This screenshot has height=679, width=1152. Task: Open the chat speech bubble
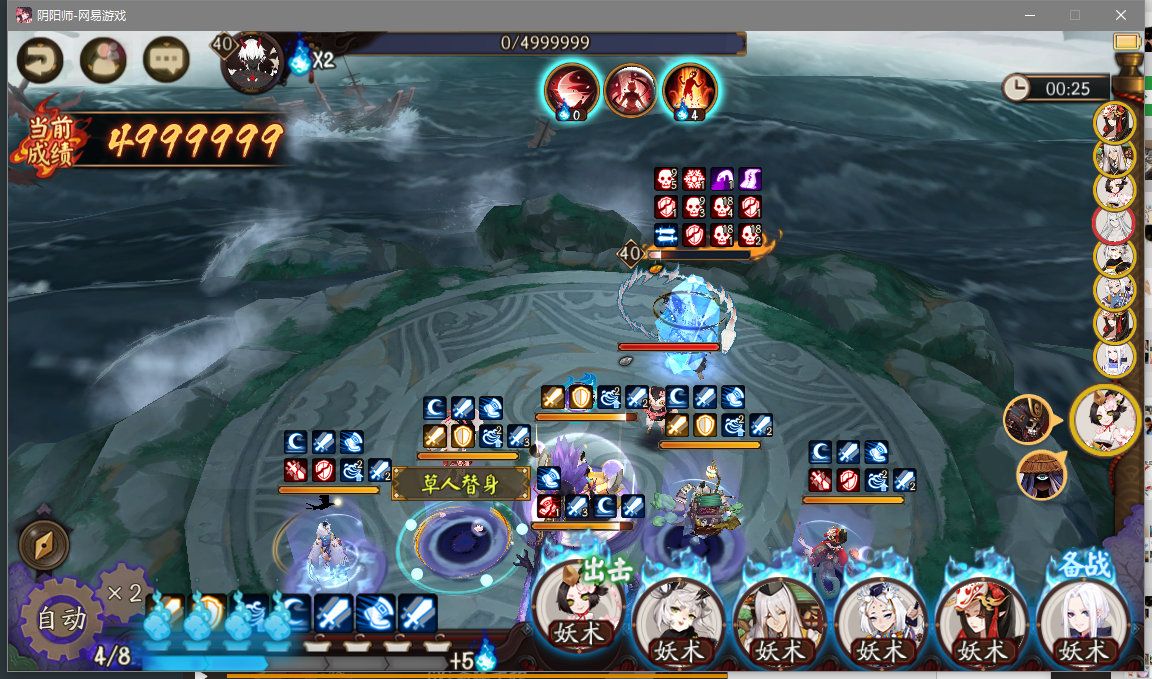point(166,61)
